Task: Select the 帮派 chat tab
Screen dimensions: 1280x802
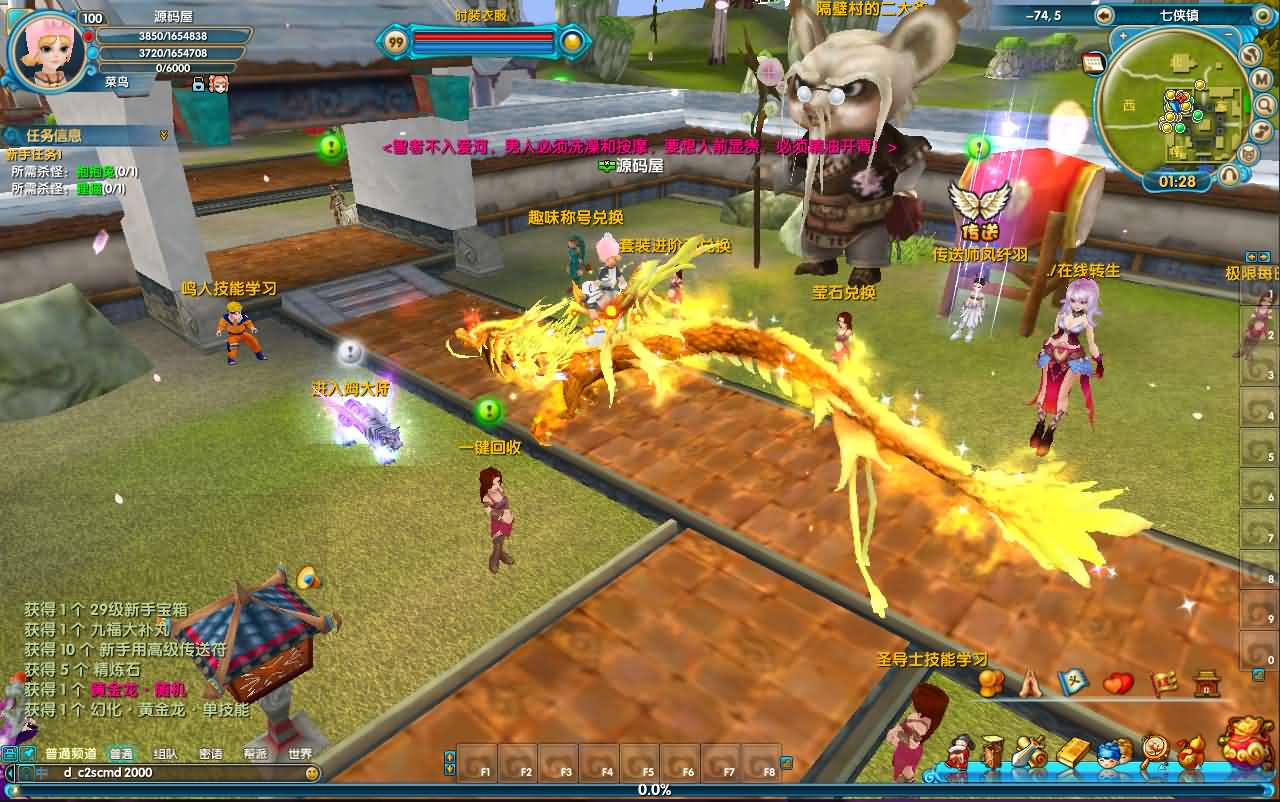Action: click(x=255, y=754)
